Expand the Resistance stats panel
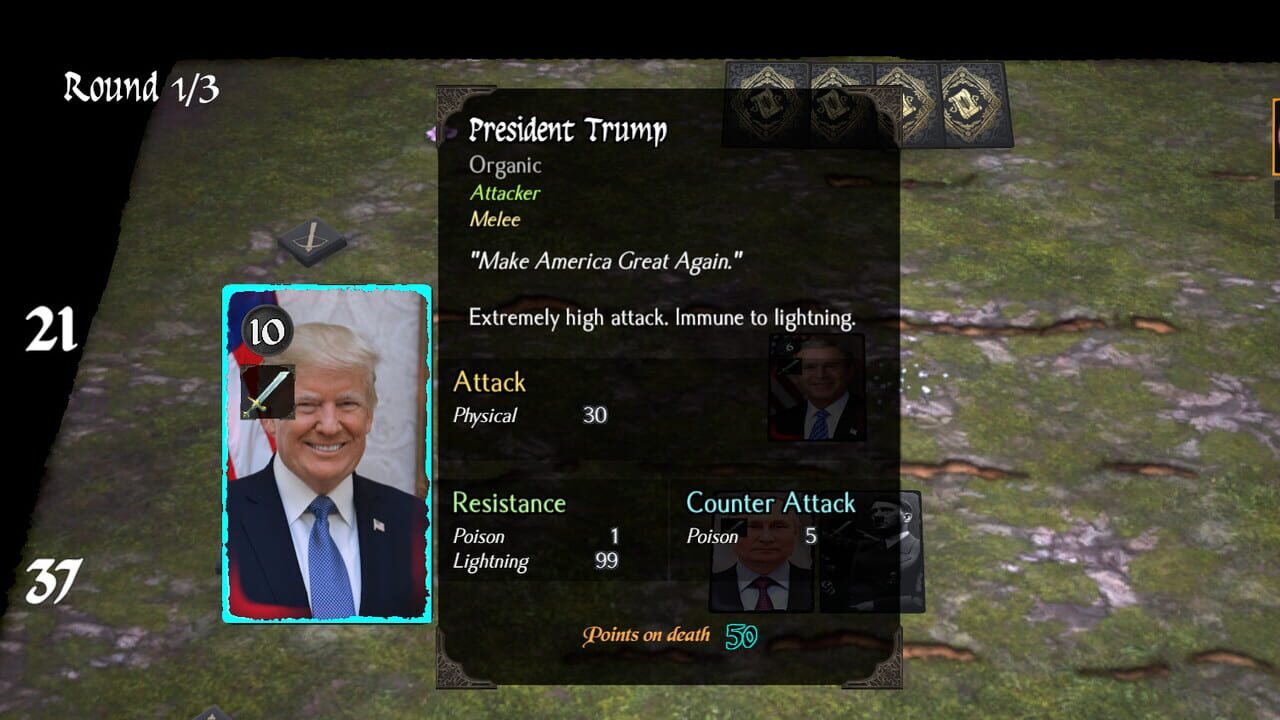 click(510, 503)
